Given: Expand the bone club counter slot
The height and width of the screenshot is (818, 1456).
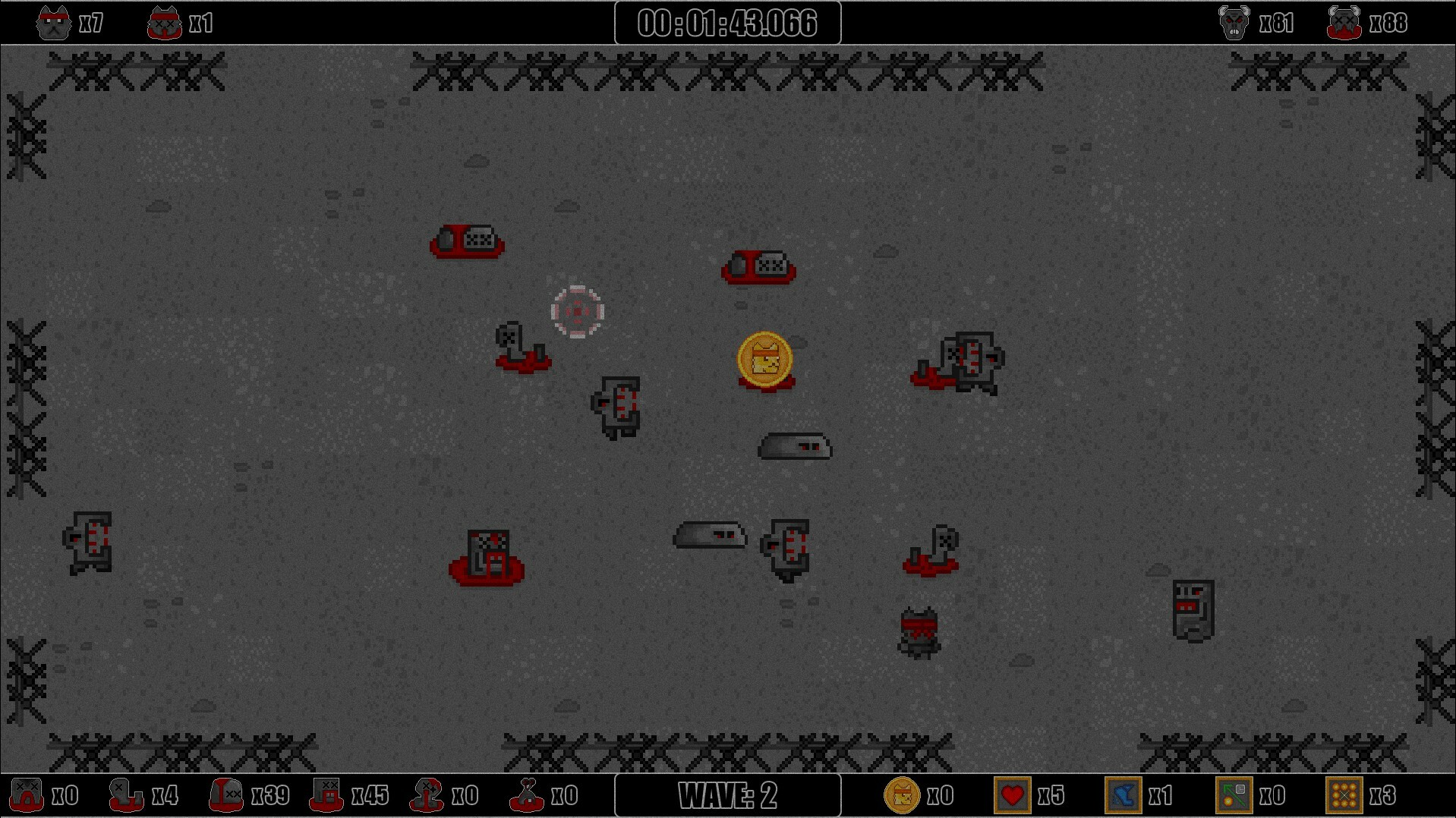Looking at the screenshot, I should click(x=526, y=796).
